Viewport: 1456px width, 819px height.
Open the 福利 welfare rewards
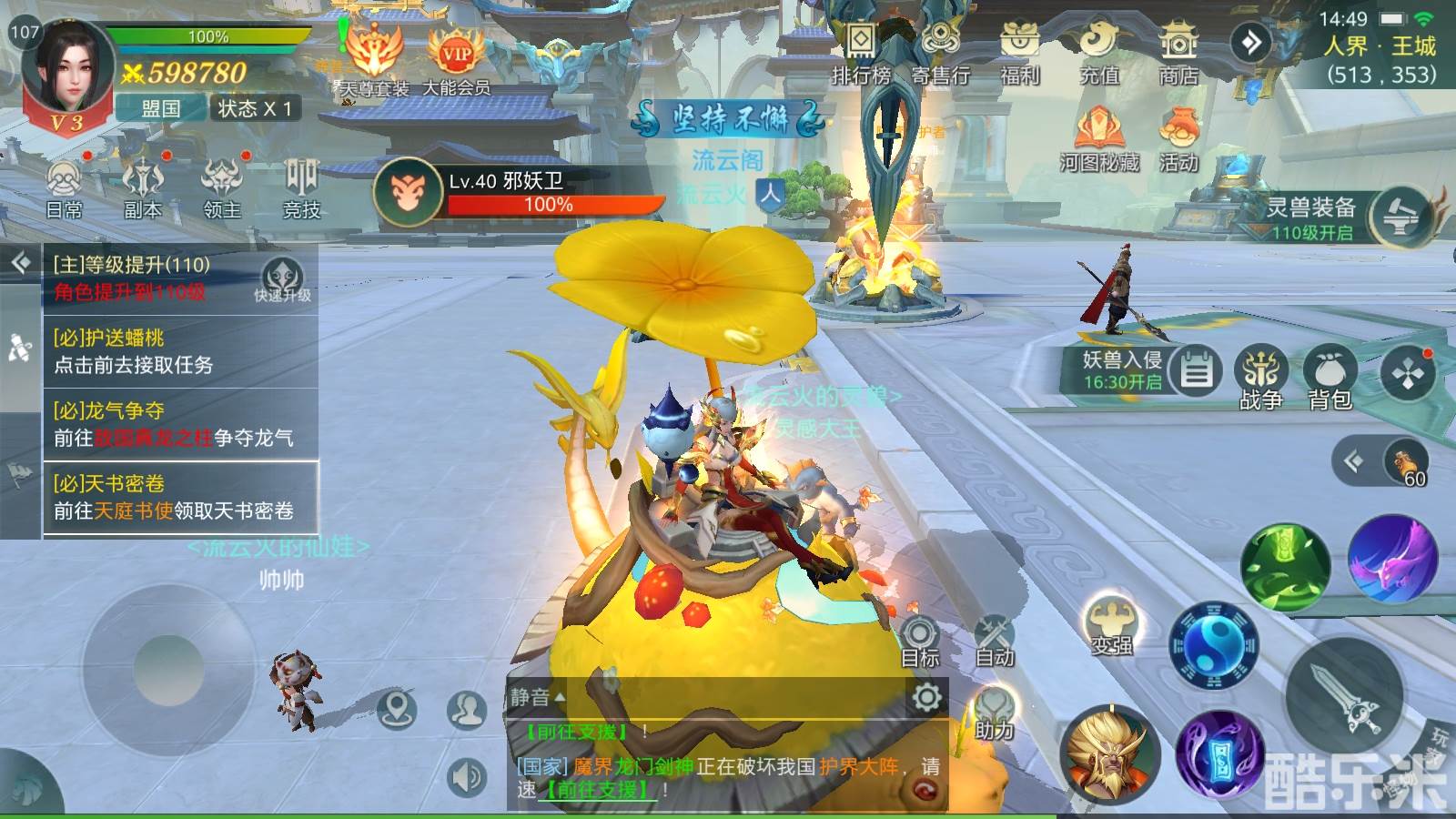[x=1019, y=55]
